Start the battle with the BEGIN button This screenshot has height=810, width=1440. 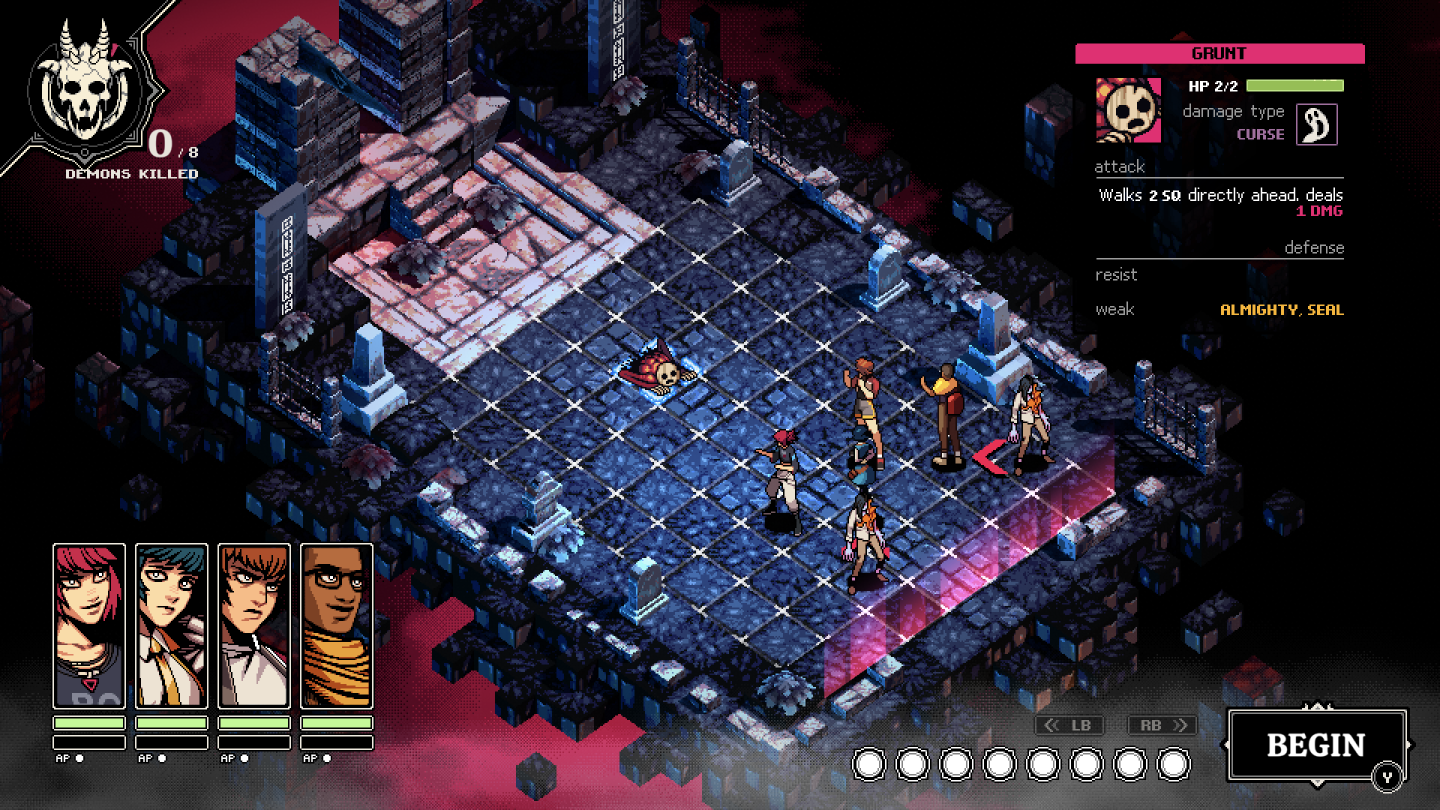point(1316,745)
